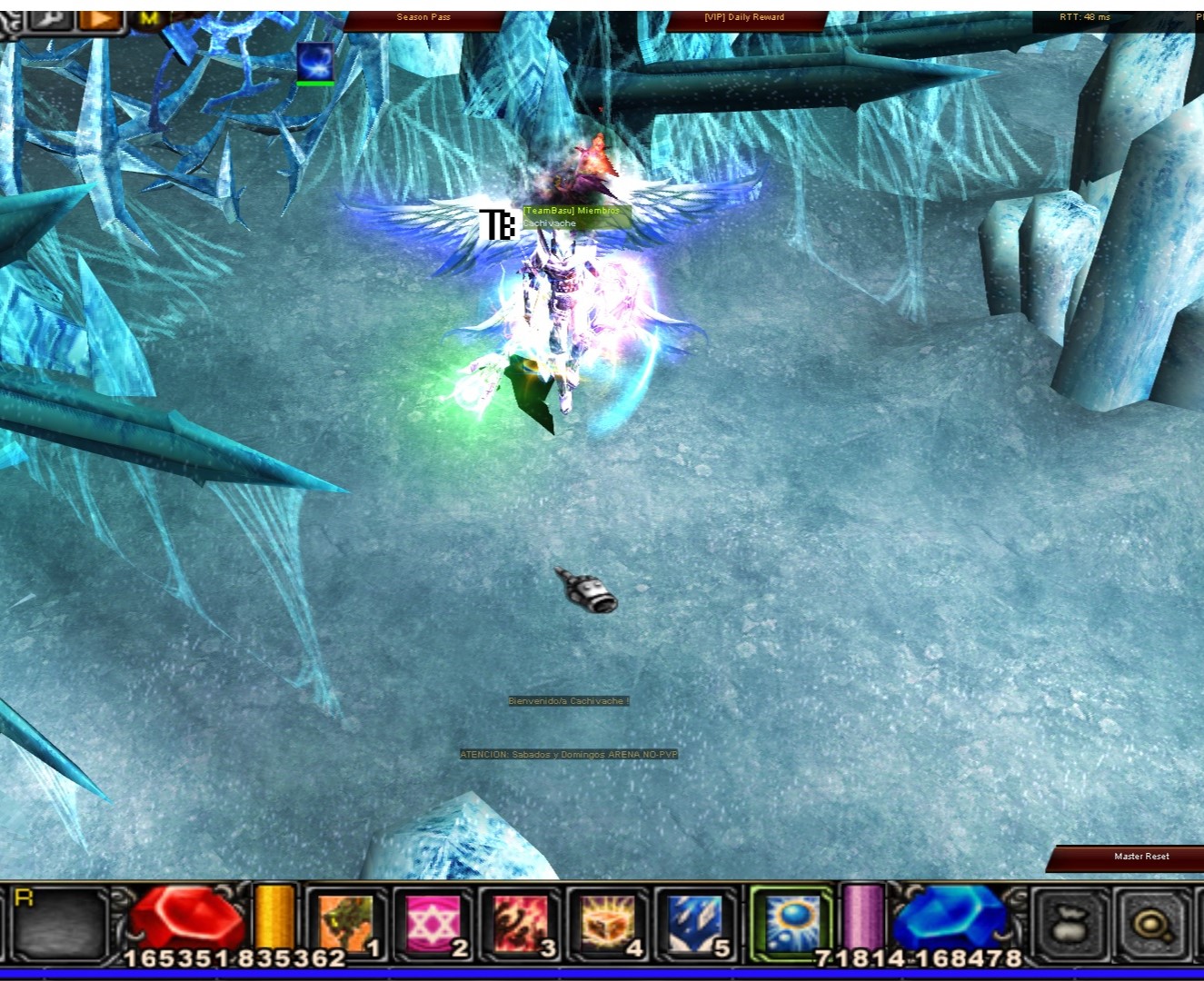1204x981 pixels.
Task: Select the blue orb current skill icon
Action: pyautogui.click(x=791, y=923)
